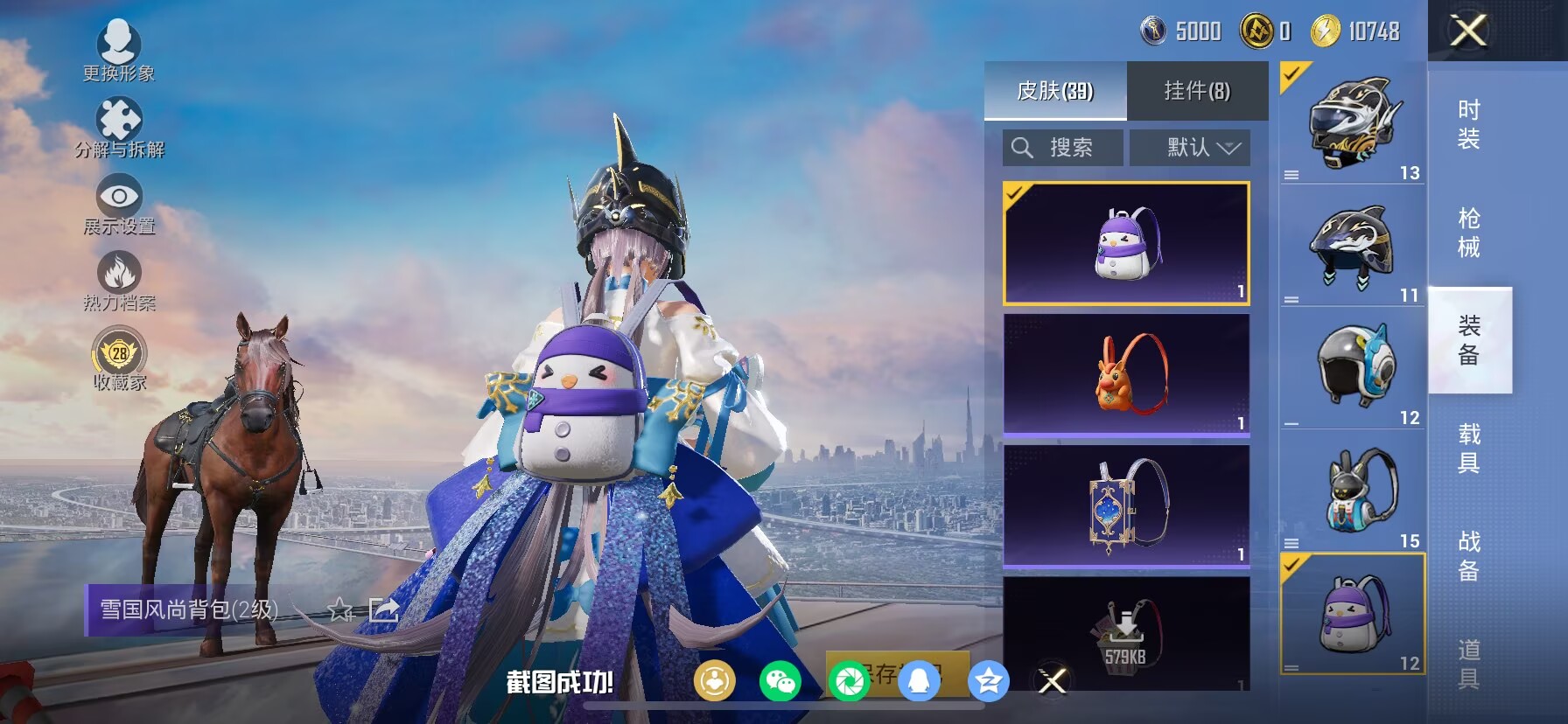The width and height of the screenshot is (1568, 724).
Task: Open the 收藏家 collector badge
Action: click(119, 359)
